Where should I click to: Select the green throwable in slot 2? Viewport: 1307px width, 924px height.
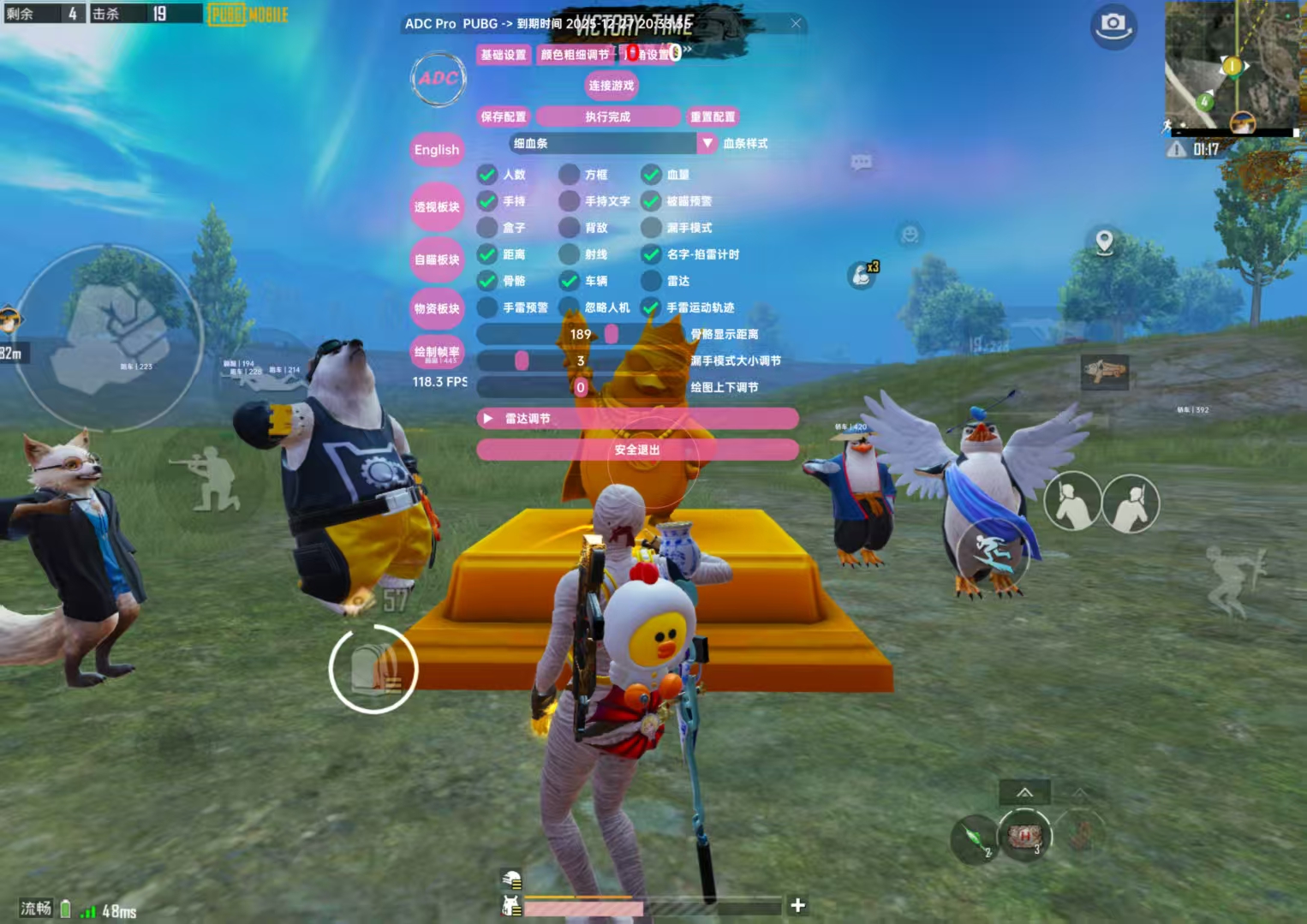point(974,838)
